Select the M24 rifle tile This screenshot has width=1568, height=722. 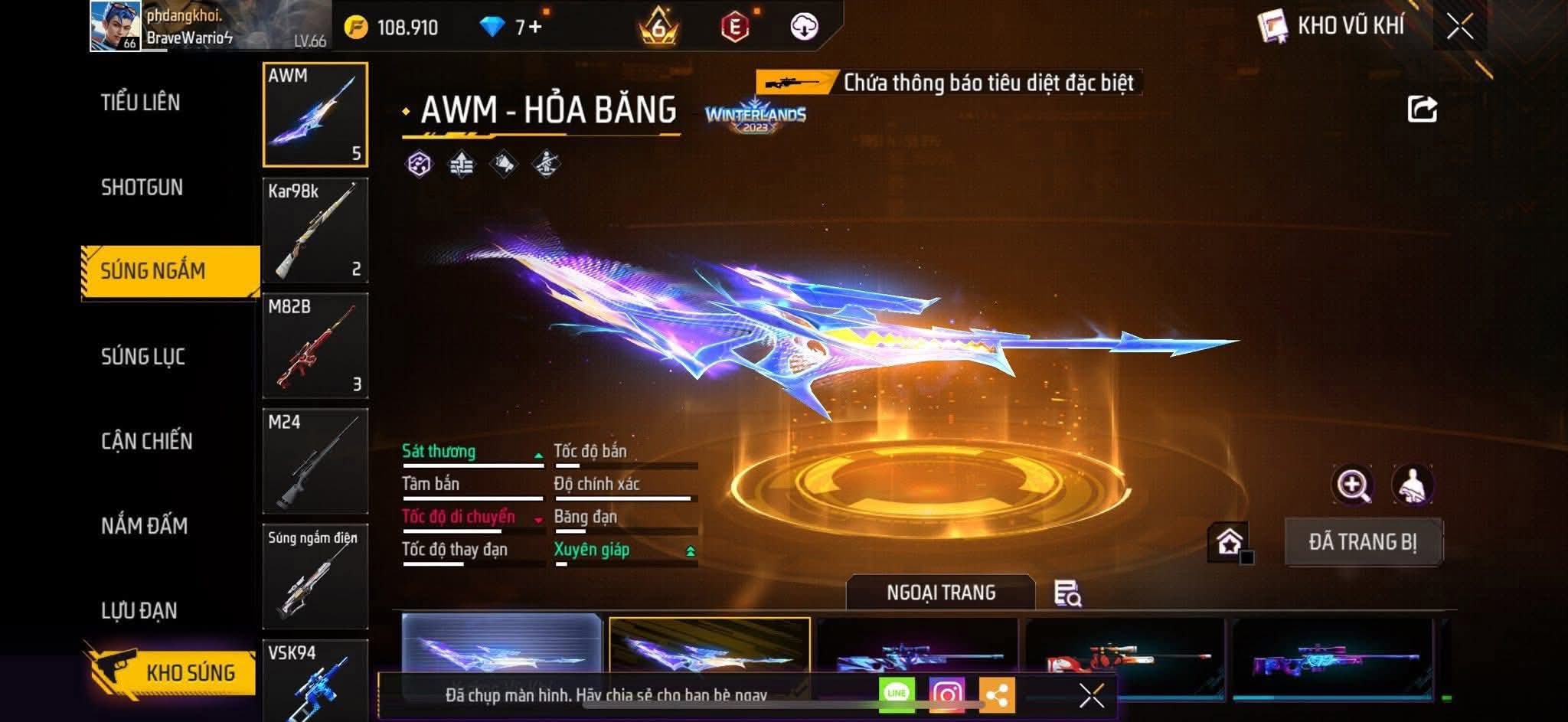(x=315, y=462)
